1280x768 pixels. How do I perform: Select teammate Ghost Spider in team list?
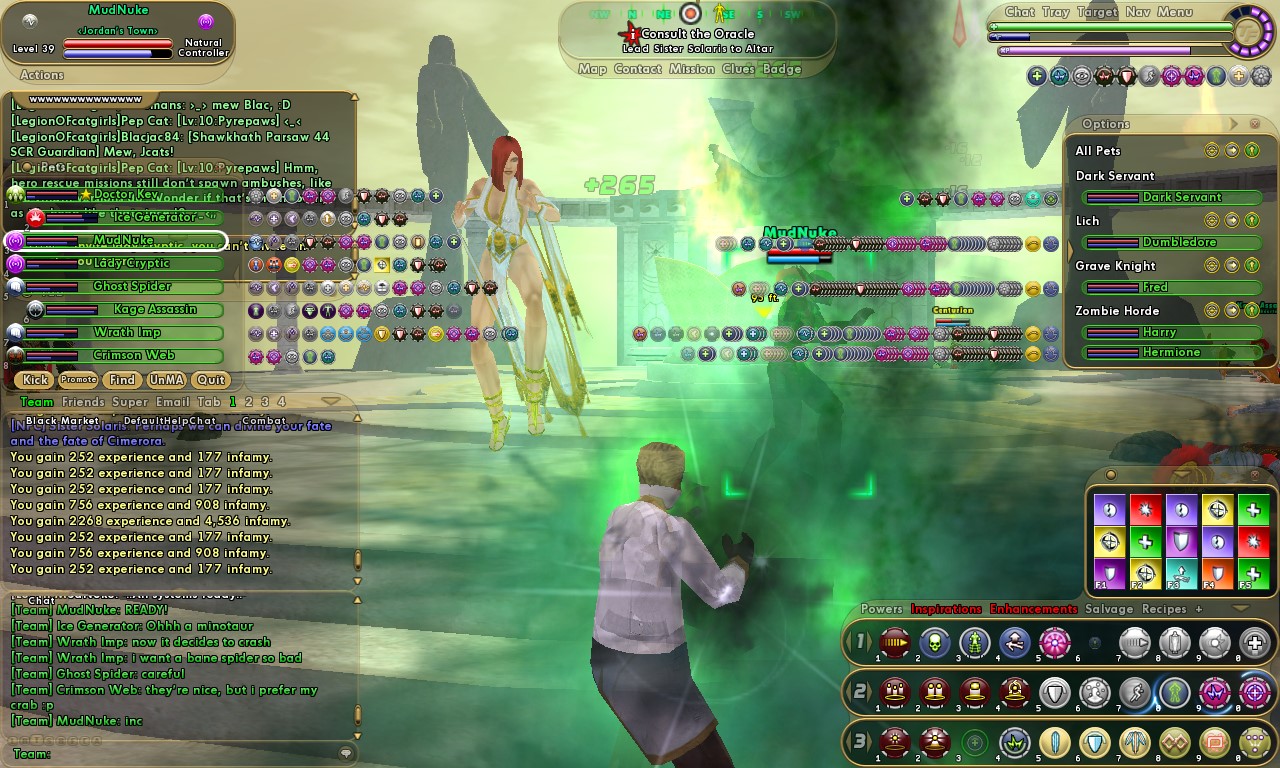point(132,286)
